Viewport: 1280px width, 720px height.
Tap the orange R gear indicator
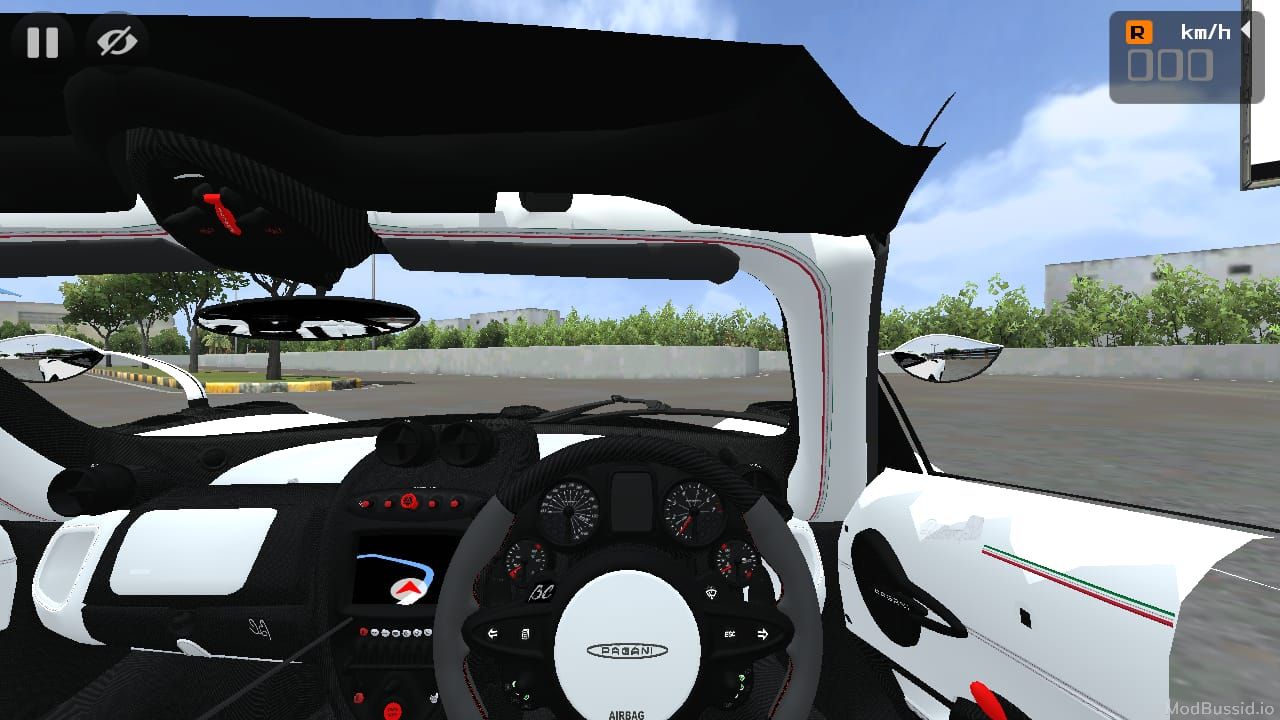(1138, 32)
